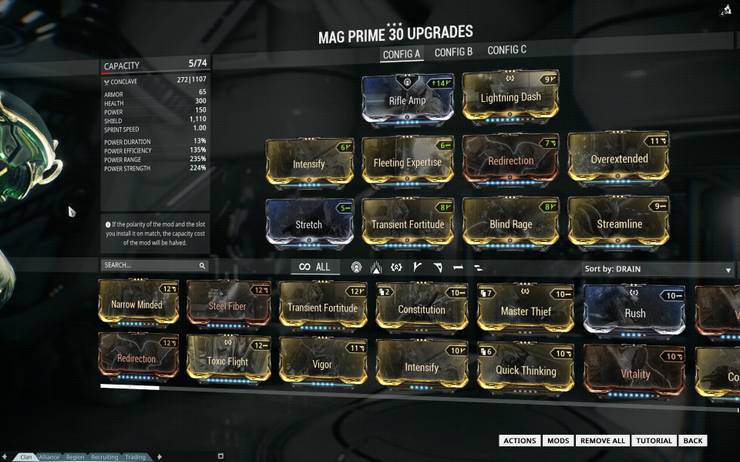Show ALL mods with the filter

pos(314,267)
